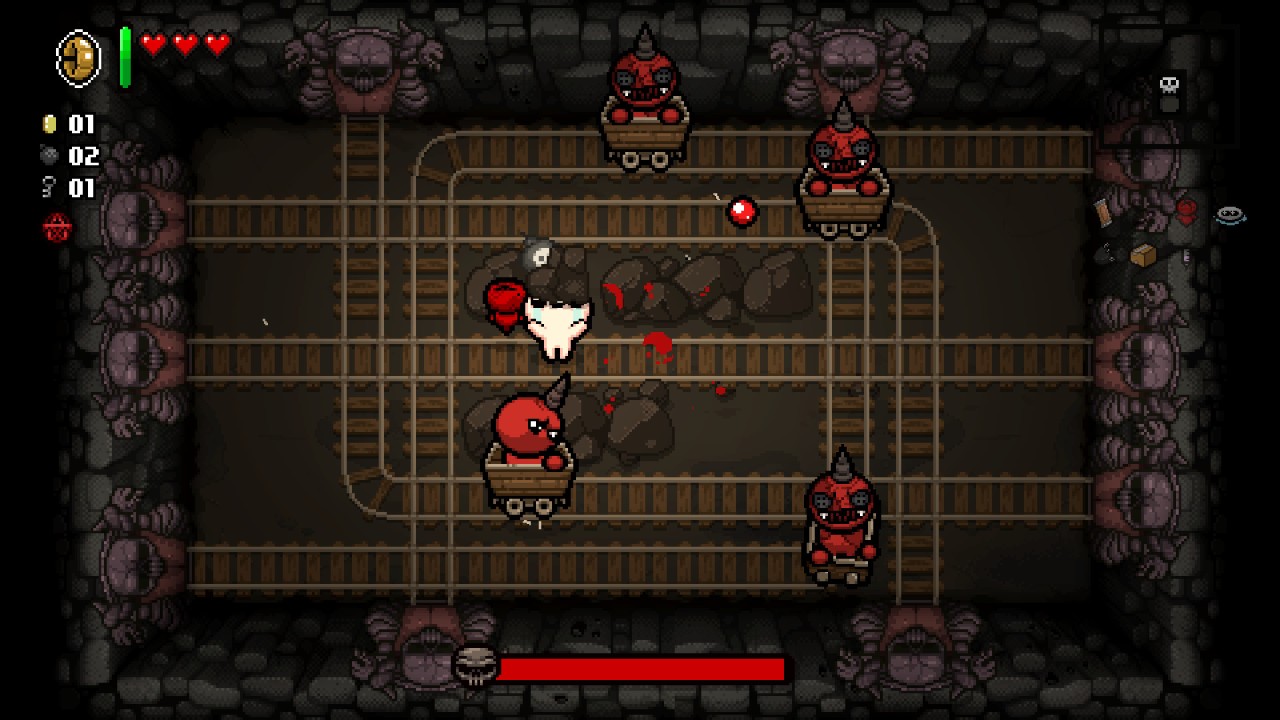1280x720 pixels.
Task: Select the bomb counter icon
Action: (x=48, y=155)
